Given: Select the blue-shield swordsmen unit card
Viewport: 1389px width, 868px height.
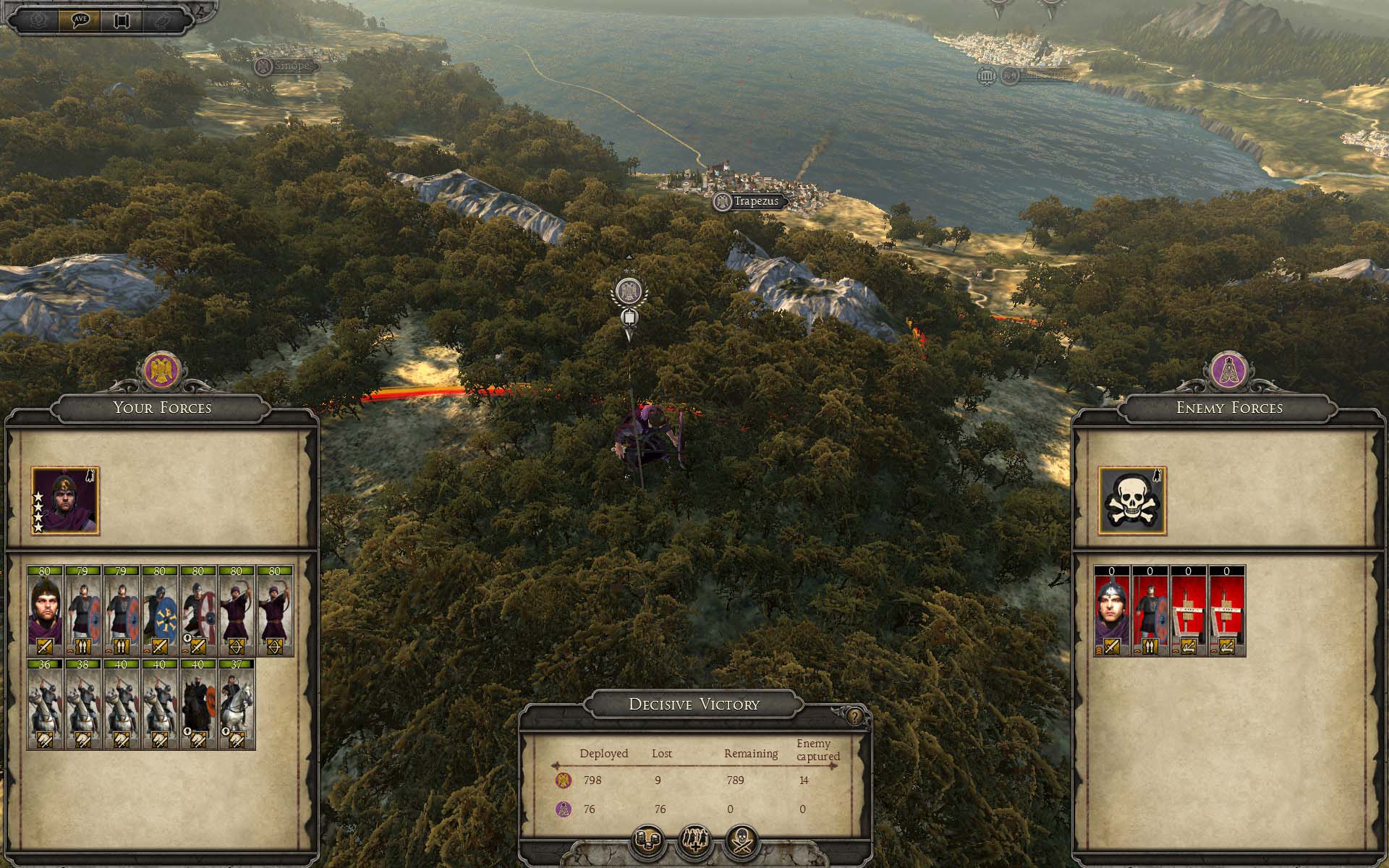Looking at the screenshot, I should 160,611.
